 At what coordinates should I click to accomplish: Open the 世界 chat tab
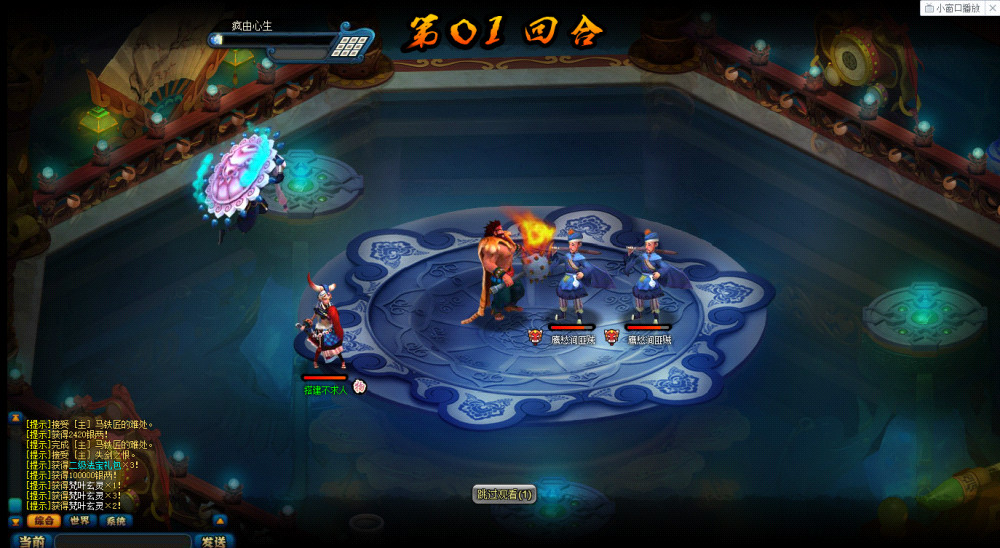(80, 521)
